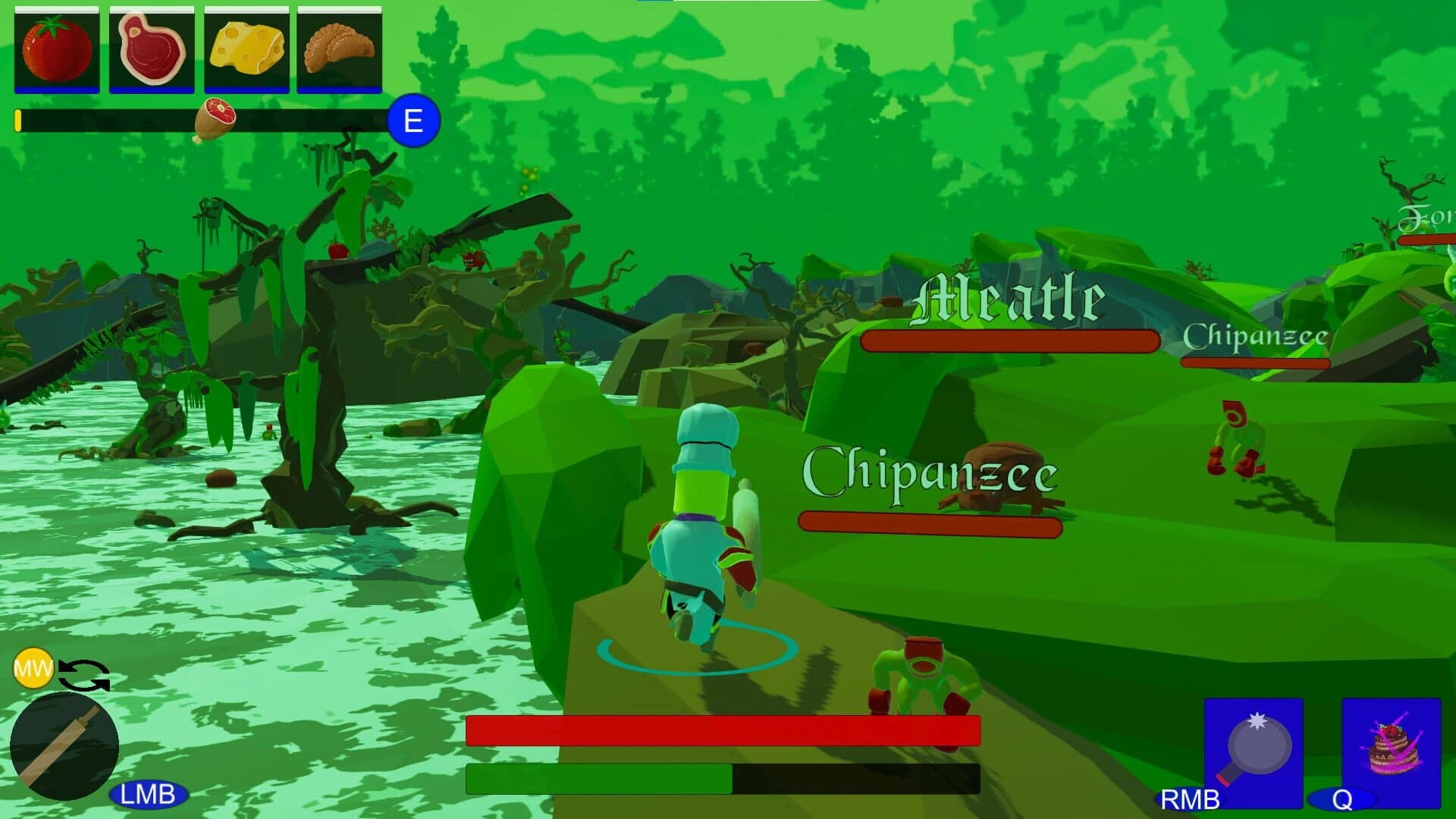Click the Chipanzee beetle's health bar

931,522
